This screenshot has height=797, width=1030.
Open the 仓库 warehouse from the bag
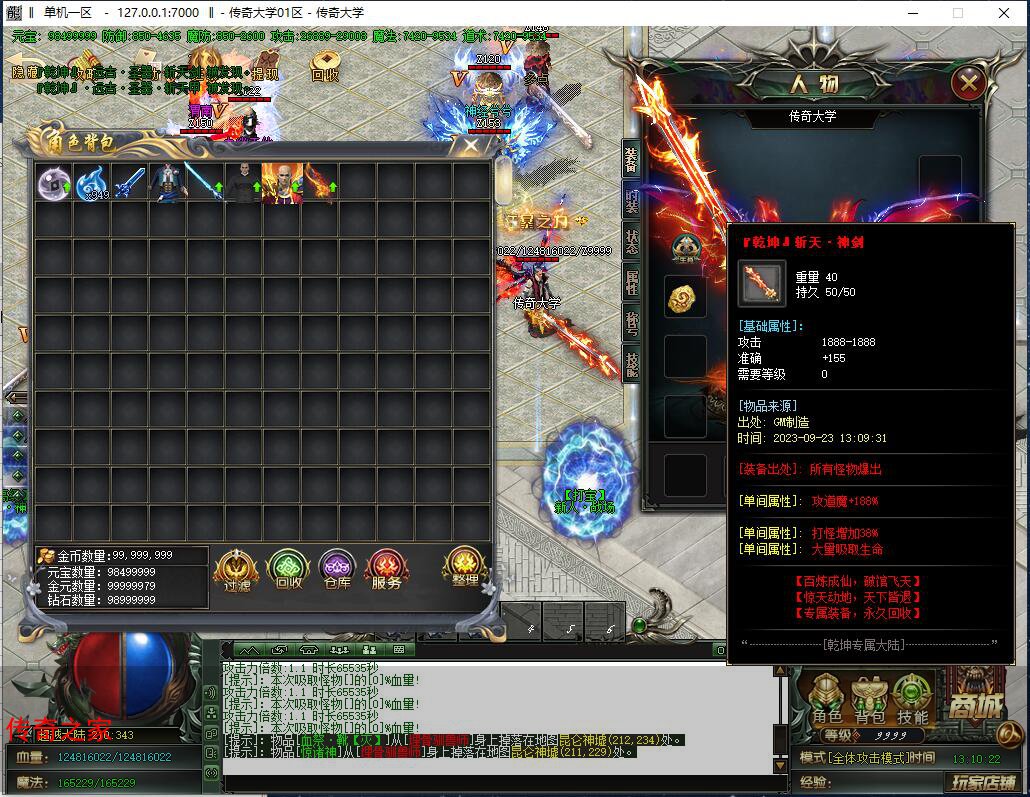pyautogui.click(x=337, y=571)
